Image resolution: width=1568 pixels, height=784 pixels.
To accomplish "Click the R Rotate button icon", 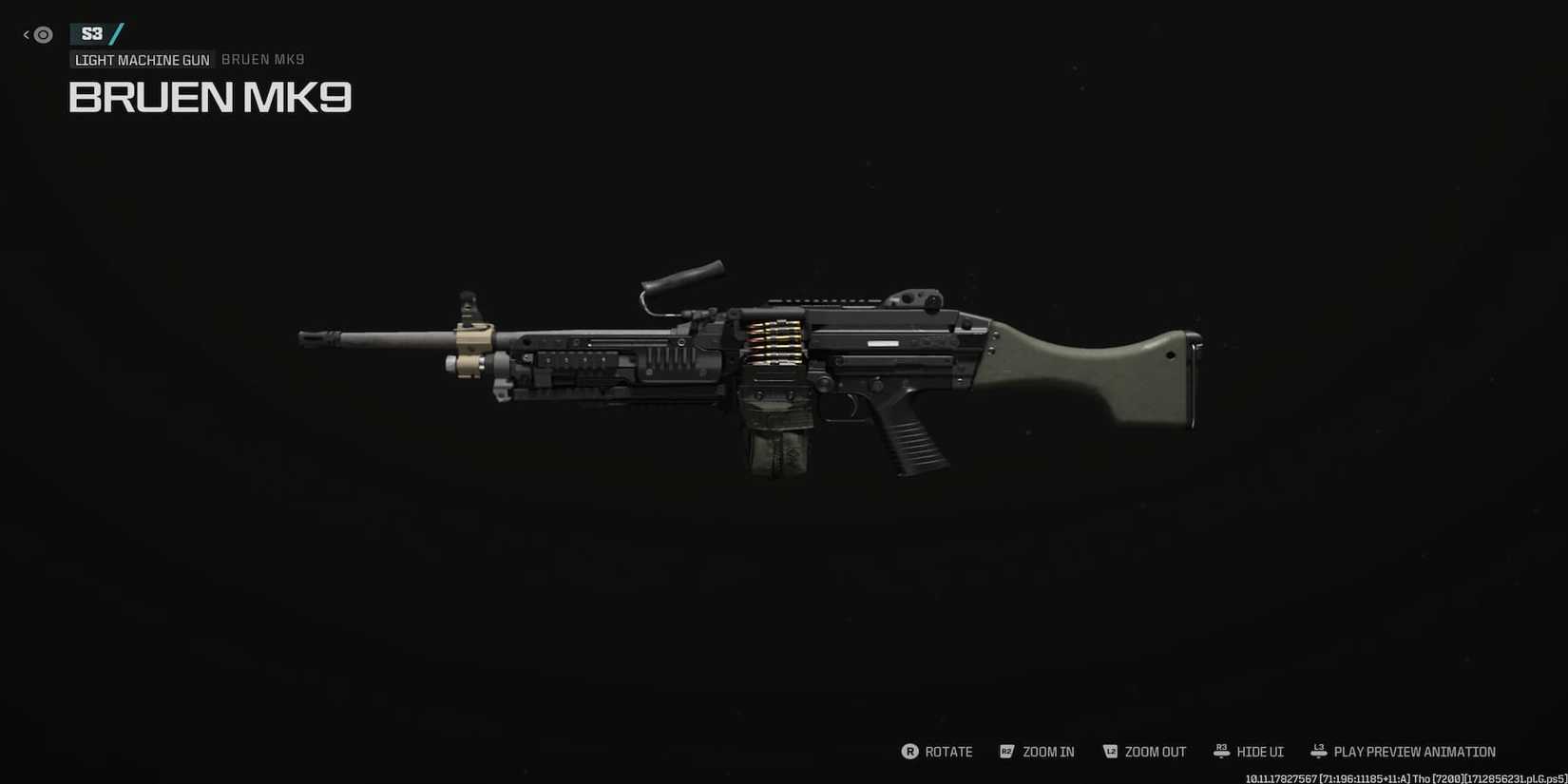I will click(x=909, y=751).
